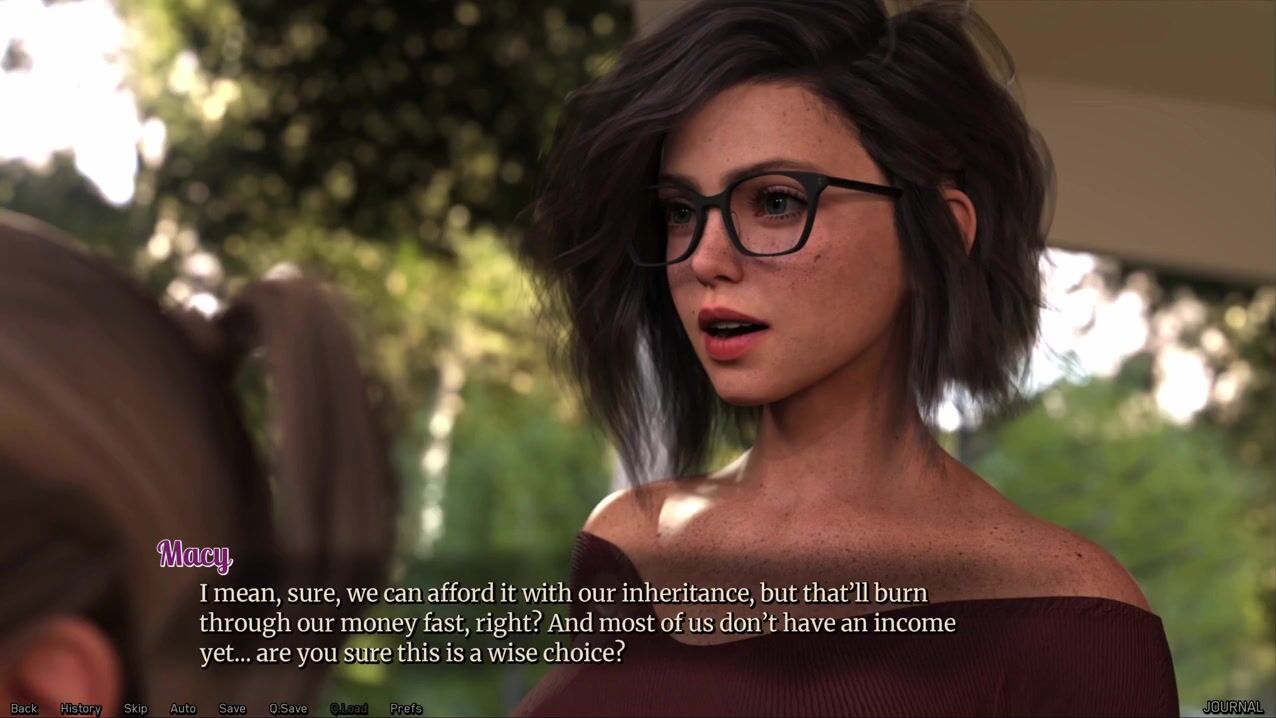1276x718 pixels.
Task: Open the dialogue History log
Action: 81,708
